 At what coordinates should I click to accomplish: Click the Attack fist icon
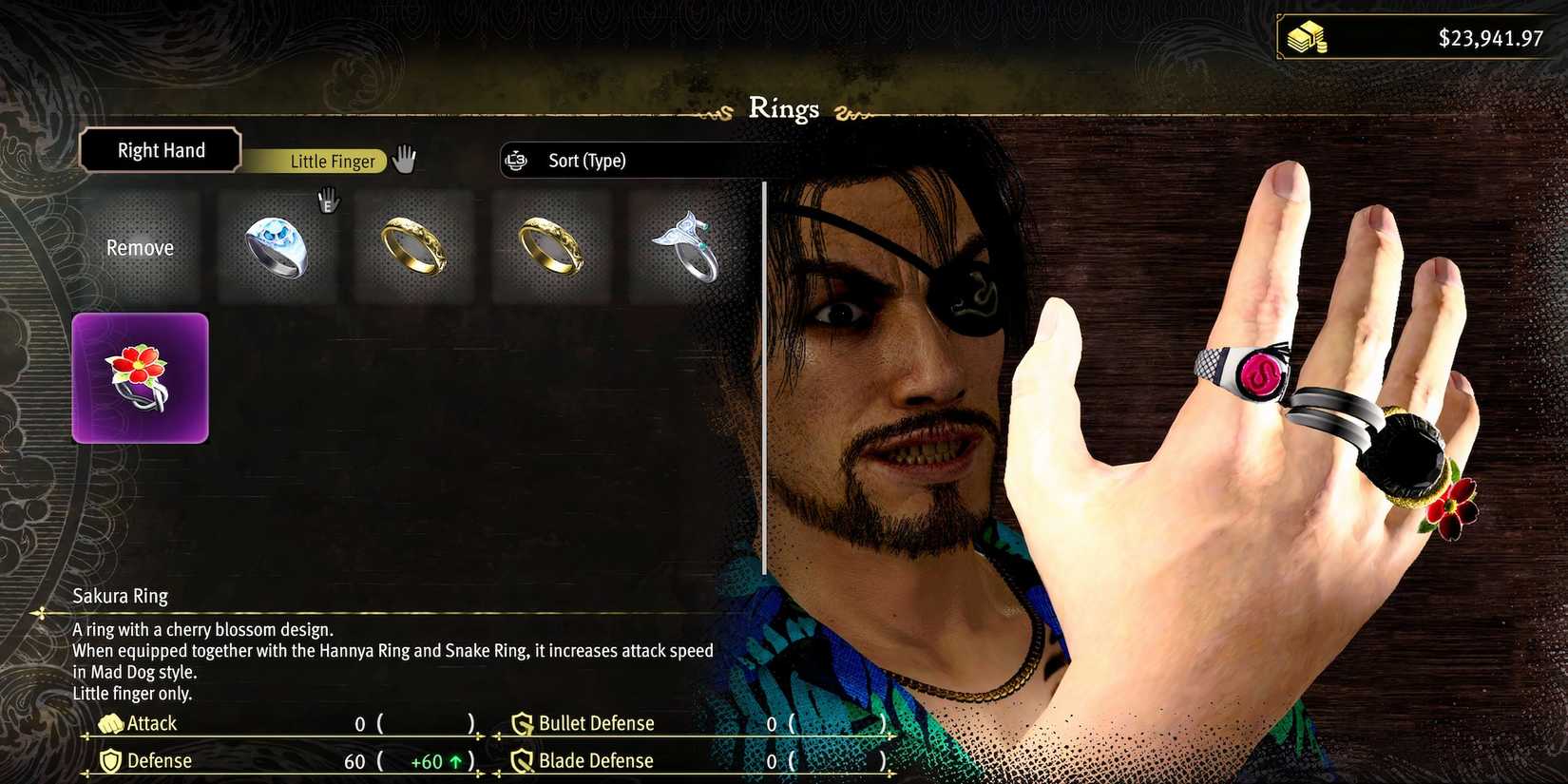[113, 723]
